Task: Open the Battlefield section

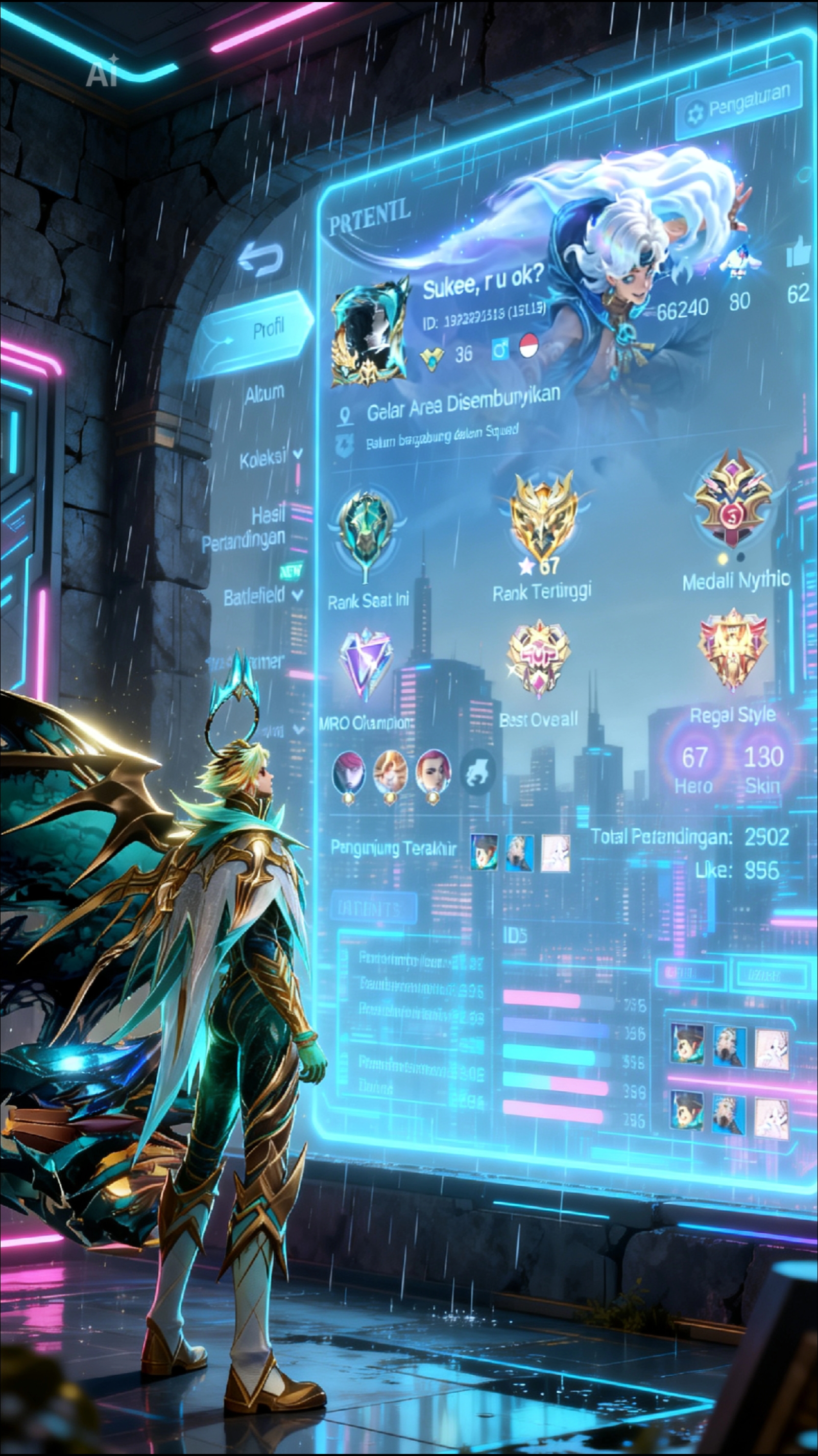Action: [x=261, y=596]
